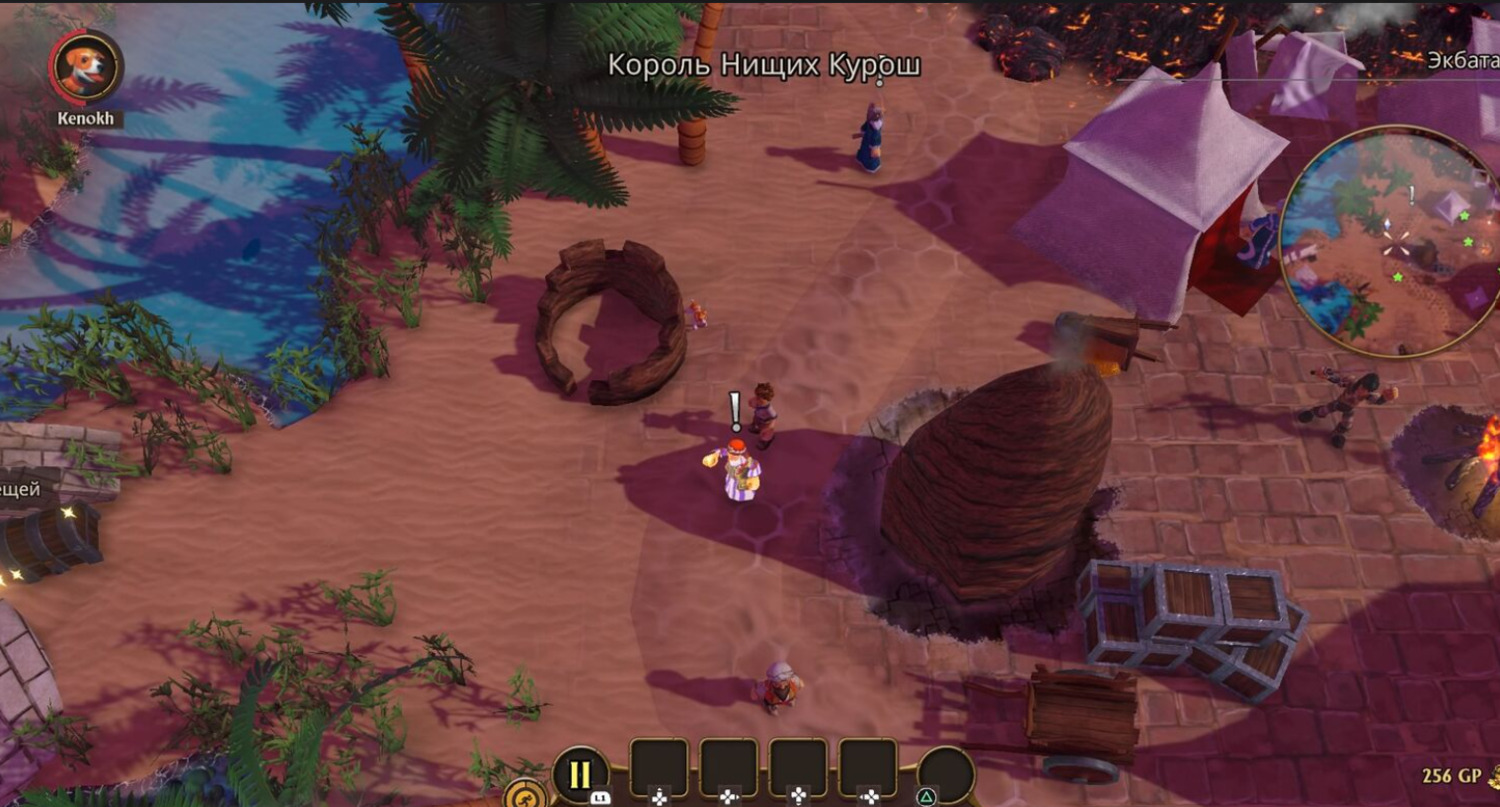Click the white exclamation marker on the minimap
This screenshot has height=807, width=1500.
click(x=1412, y=196)
